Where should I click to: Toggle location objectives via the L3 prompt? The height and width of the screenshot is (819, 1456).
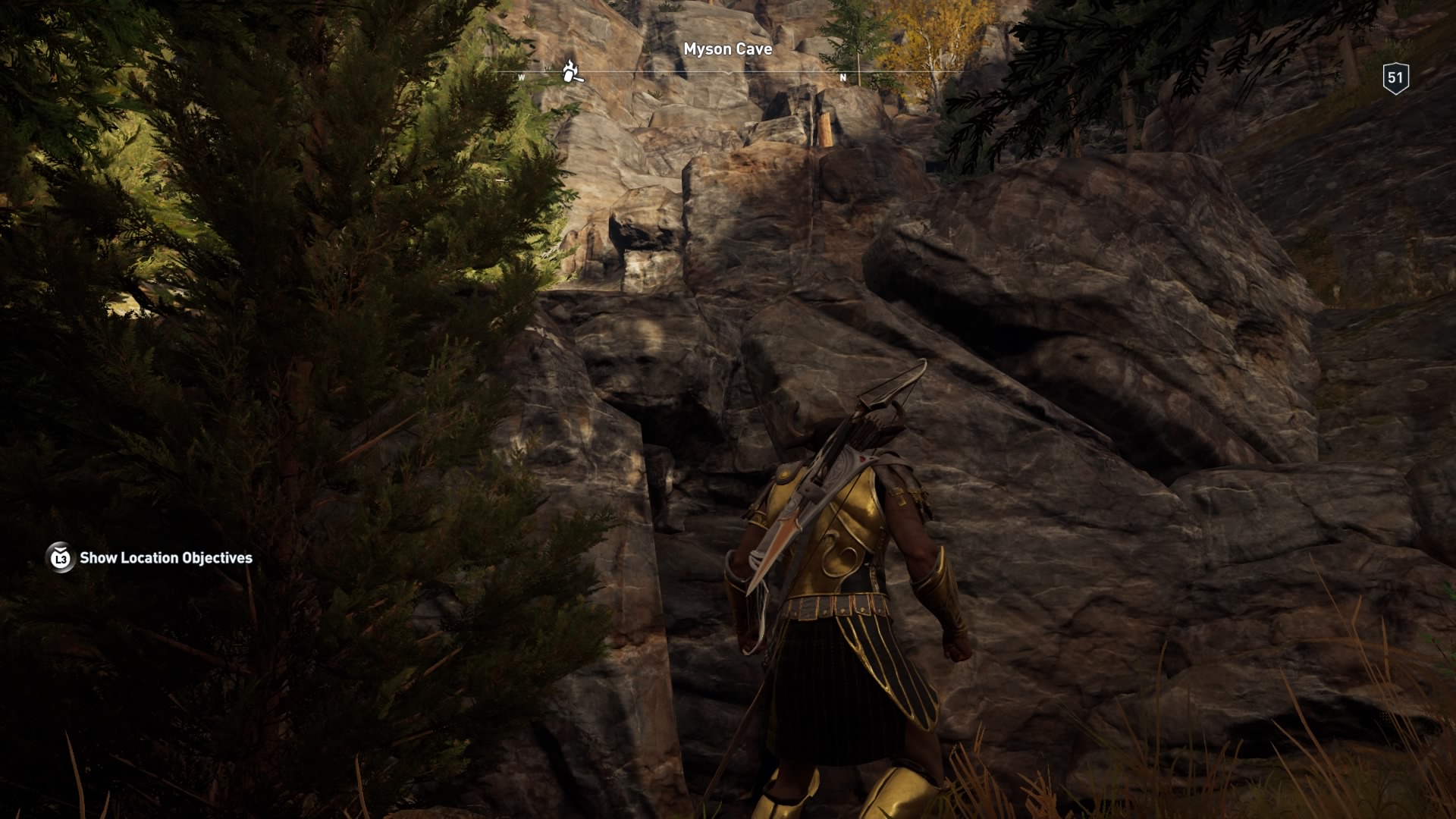(x=59, y=559)
